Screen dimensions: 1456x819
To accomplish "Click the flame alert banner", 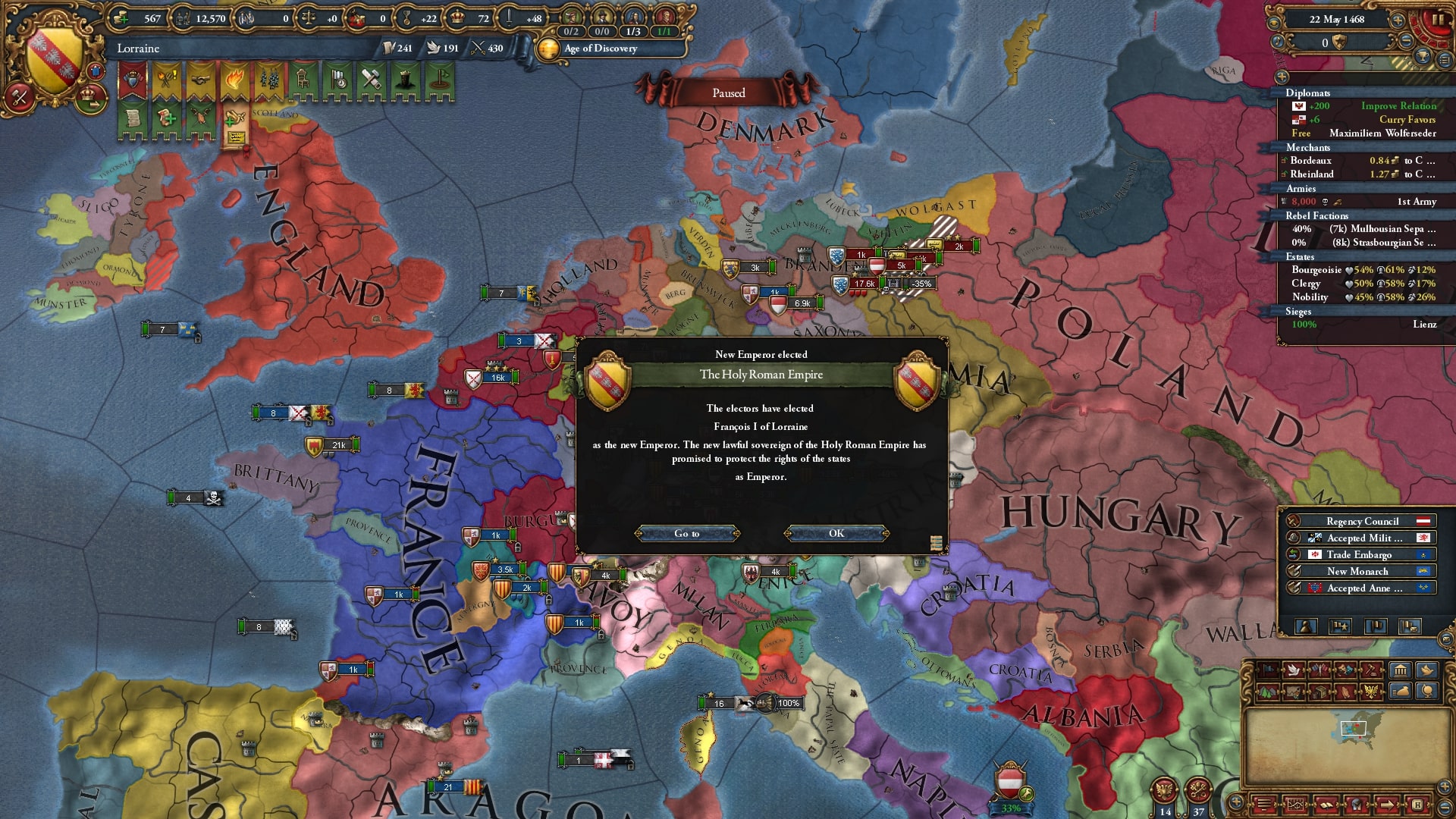I will [x=234, y=80].
